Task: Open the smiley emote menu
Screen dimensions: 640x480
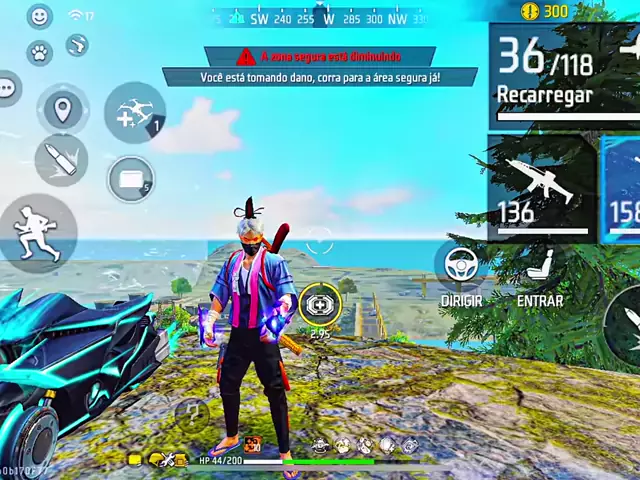Action: point(39,16)
